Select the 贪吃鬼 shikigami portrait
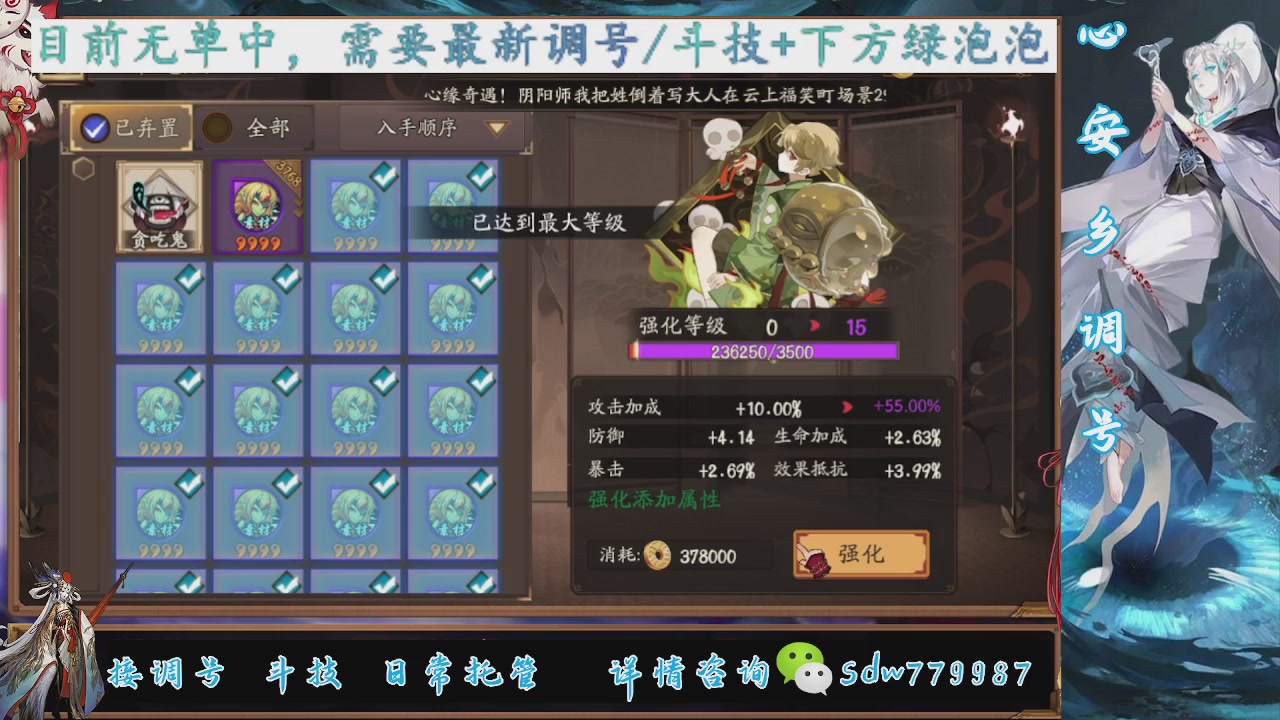 158,207
